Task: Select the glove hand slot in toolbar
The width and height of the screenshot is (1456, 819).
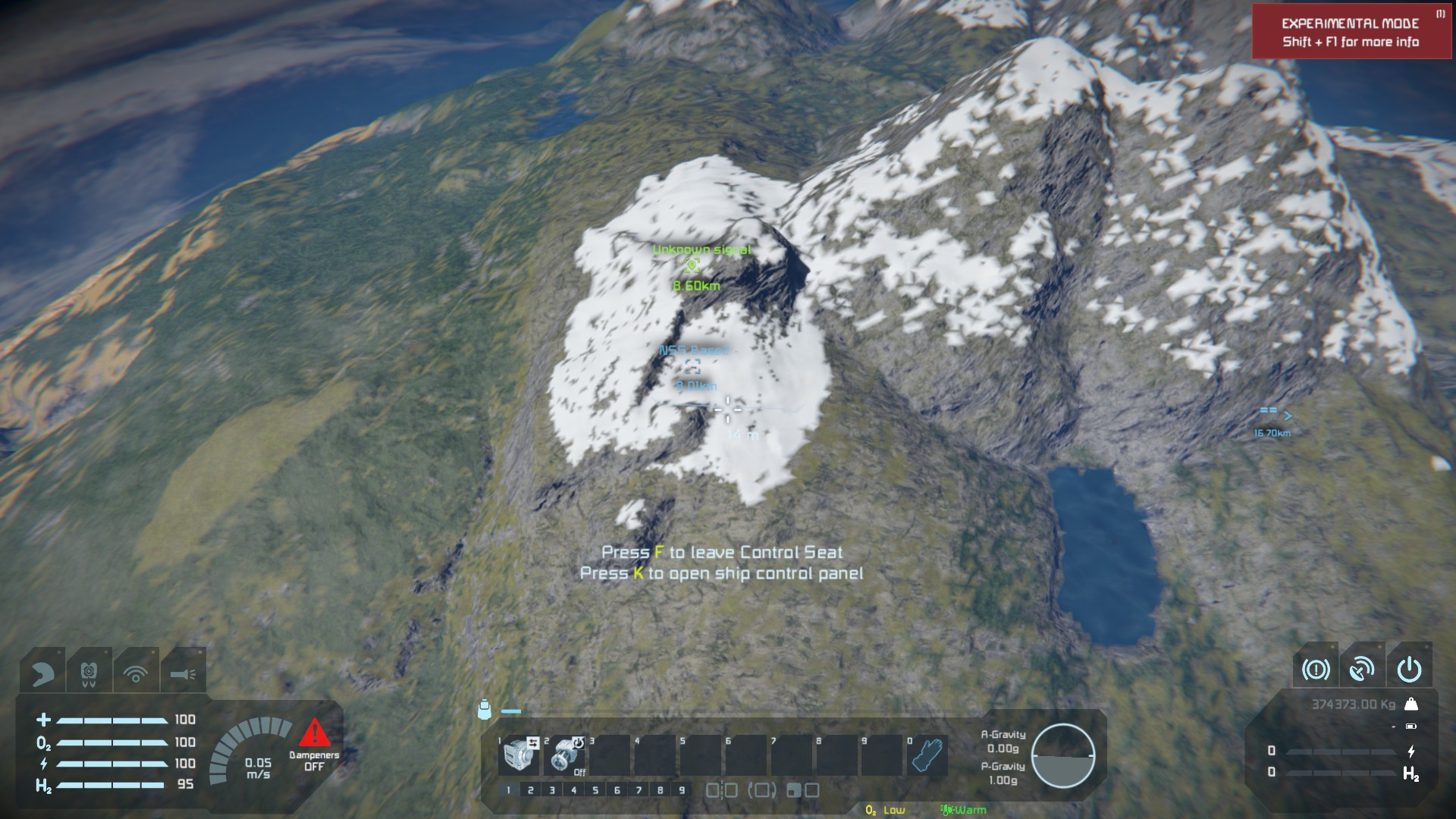Action: (927, 755)
